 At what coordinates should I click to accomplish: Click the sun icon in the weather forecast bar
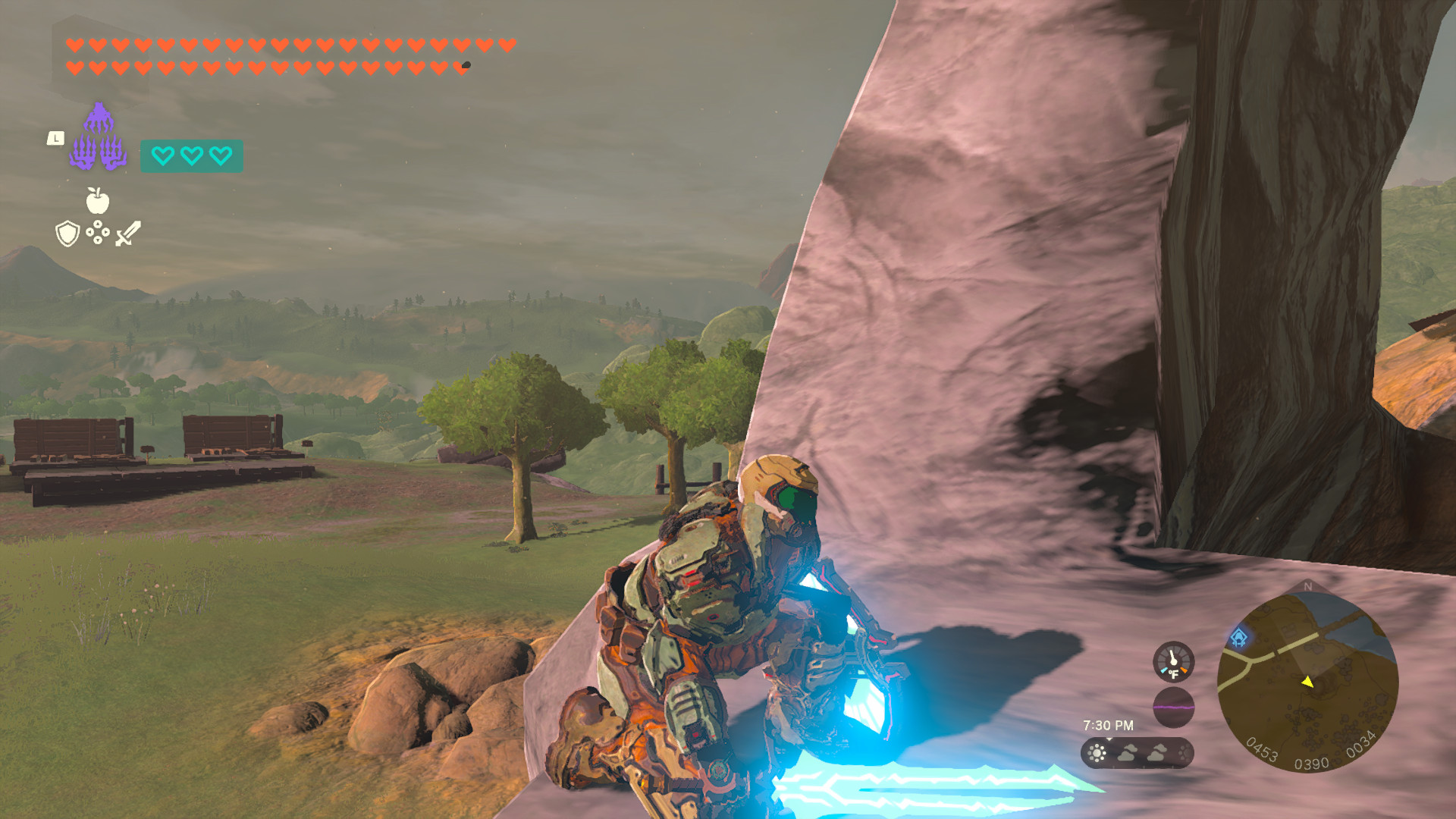click(1097, 754)
